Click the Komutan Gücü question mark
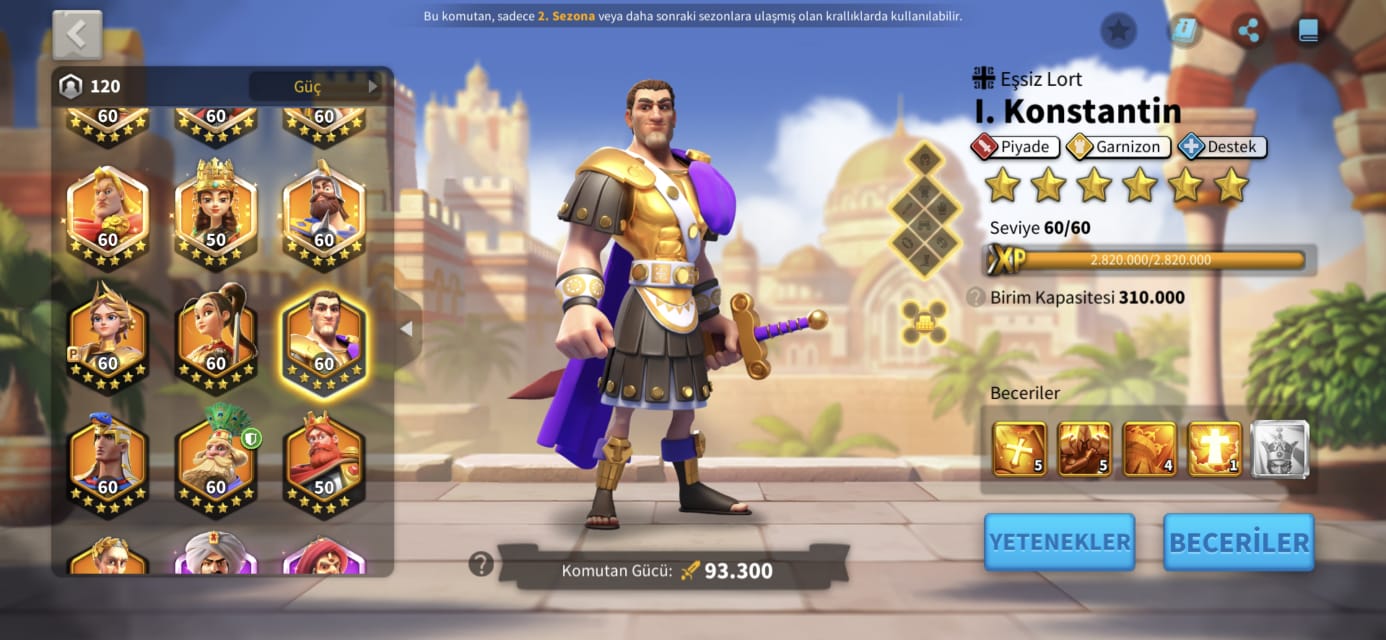Viewport: 1386px width, 640px height. (x=481, y=564)
